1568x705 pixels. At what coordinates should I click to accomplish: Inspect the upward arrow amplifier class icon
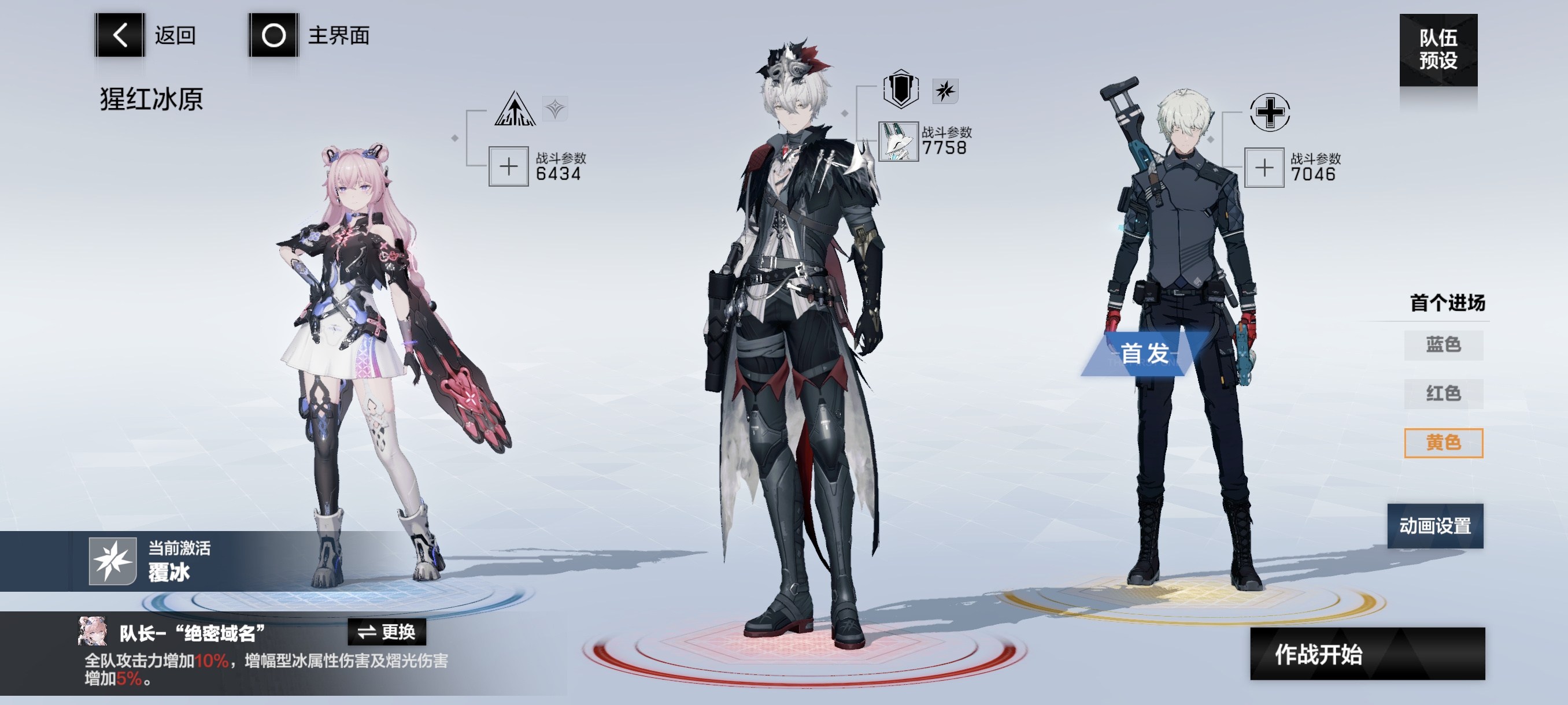(515, 109)
